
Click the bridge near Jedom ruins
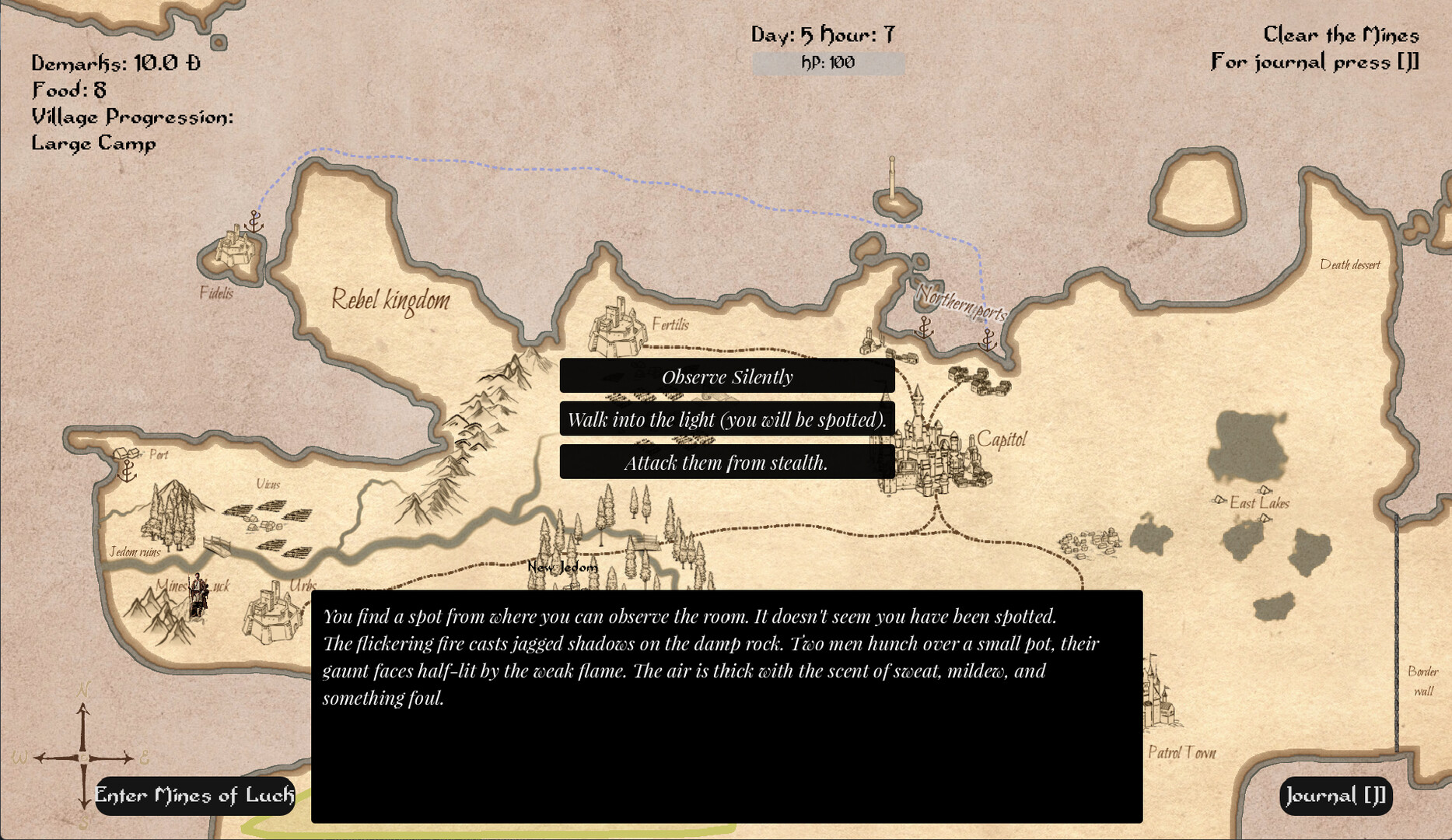tap(217, 548)
